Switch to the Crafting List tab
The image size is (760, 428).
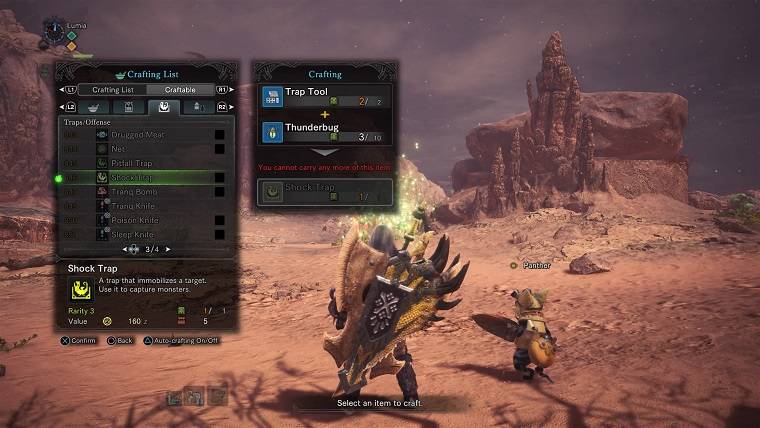click(x=112, y=89)
